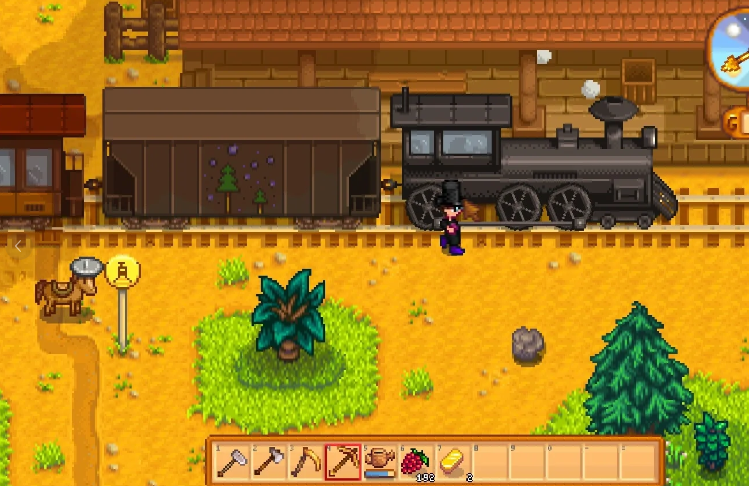Select the hoe in hotbar slot 1
749x486 pixels.
(x=233, y=461)
